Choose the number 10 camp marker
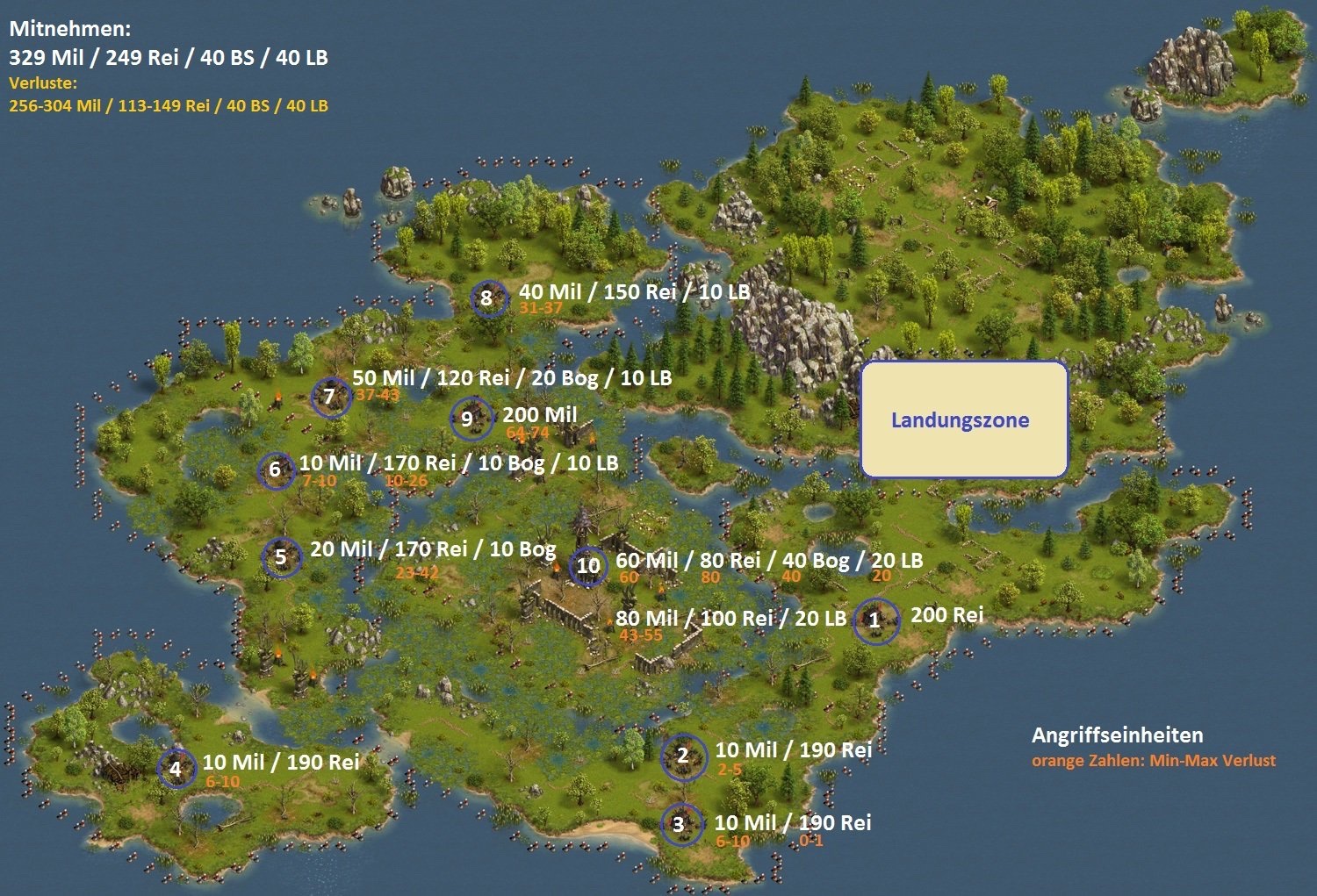 [x=588, y=566]
